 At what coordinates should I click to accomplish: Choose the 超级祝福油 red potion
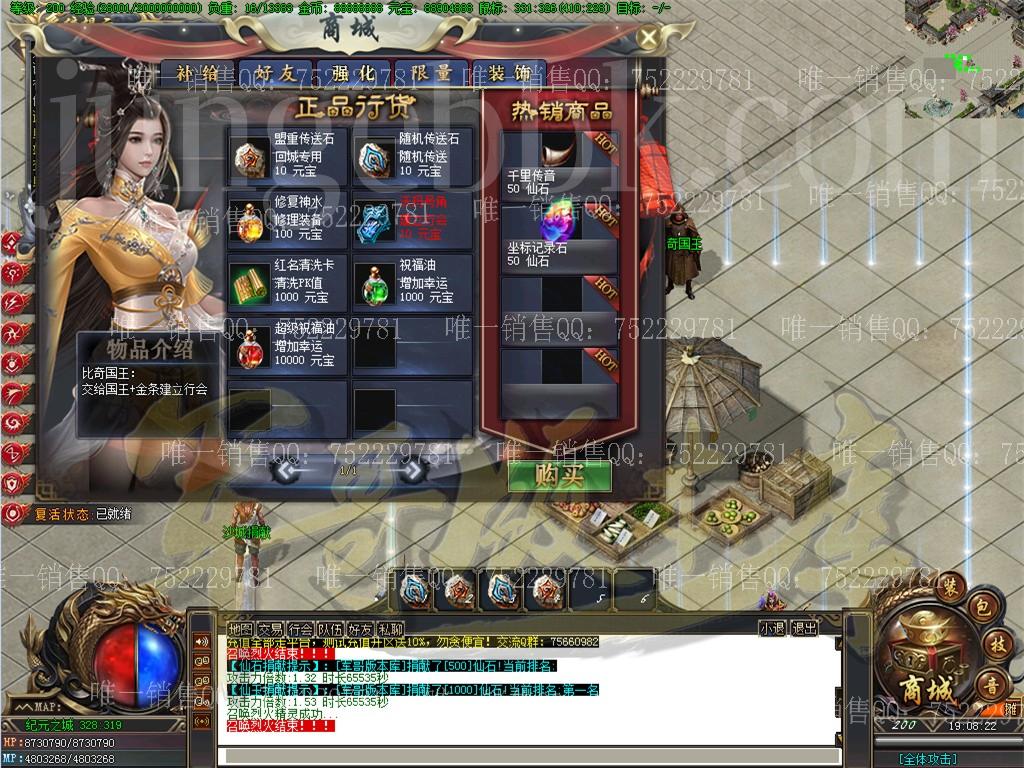[249, 346]
